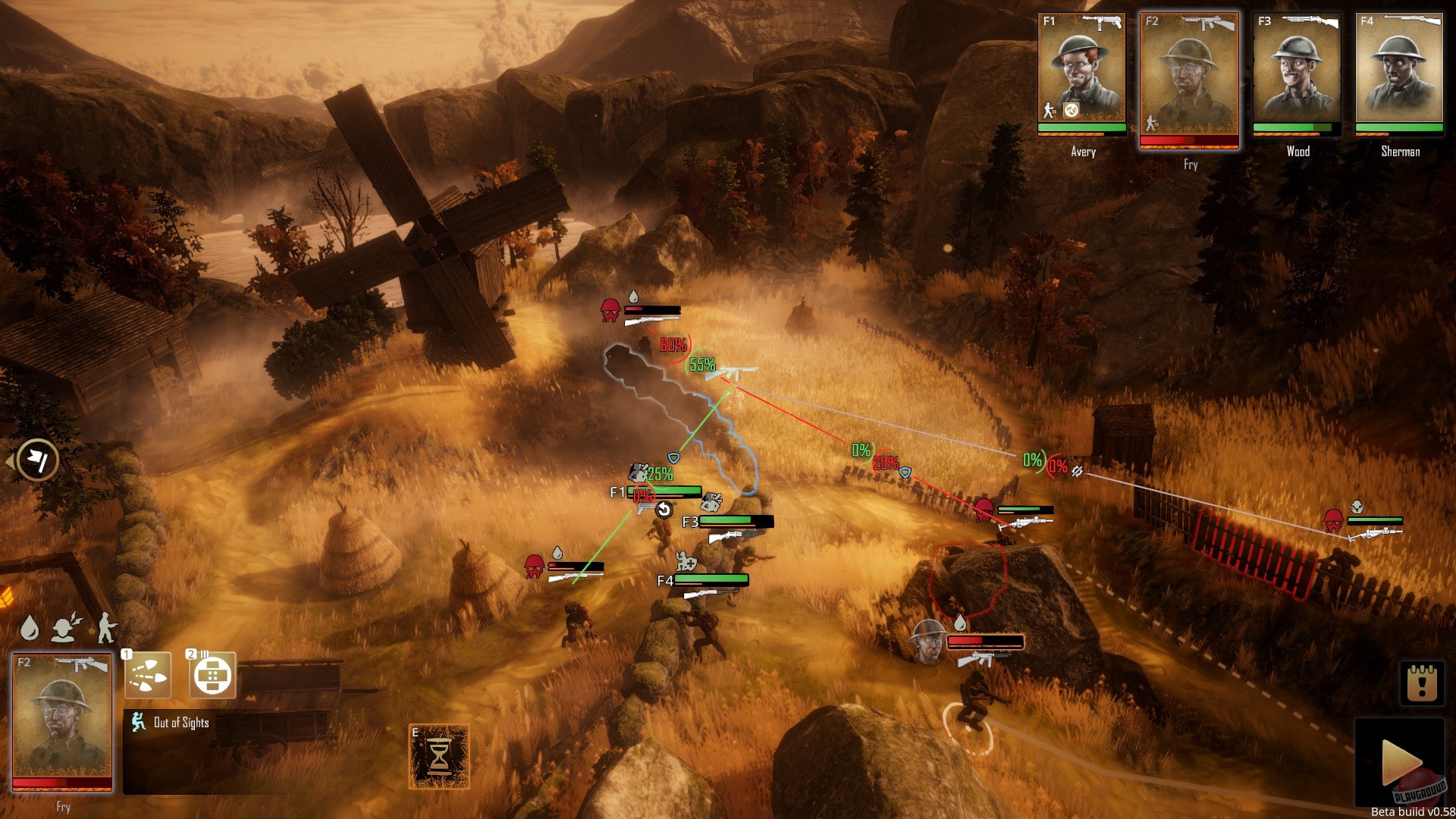
Task: Click the undo arrow on unit F1
Action: (664, 510)
